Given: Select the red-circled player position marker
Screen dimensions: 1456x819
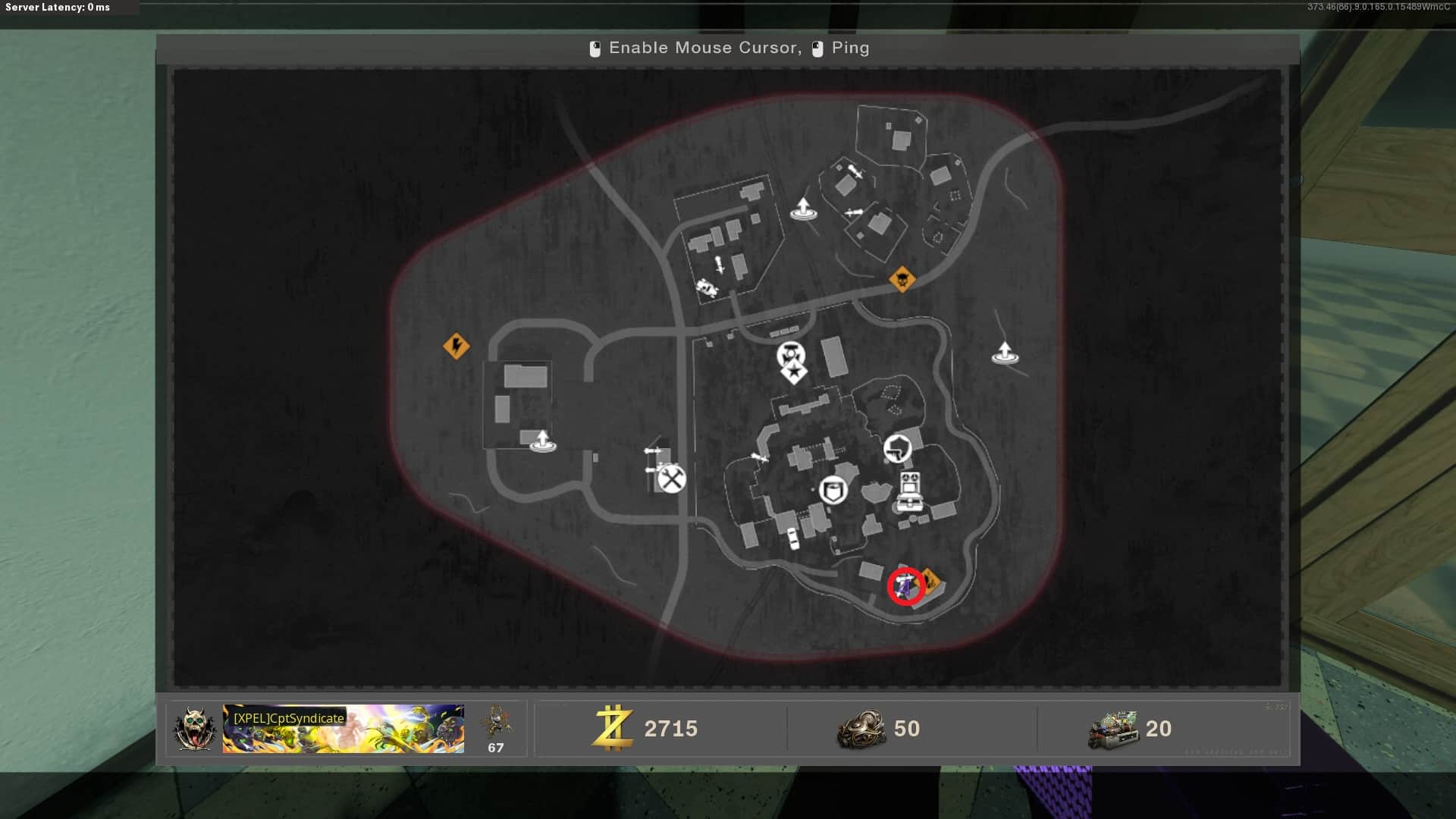Looking at the screenshot, I should click(x=905, y=586).
